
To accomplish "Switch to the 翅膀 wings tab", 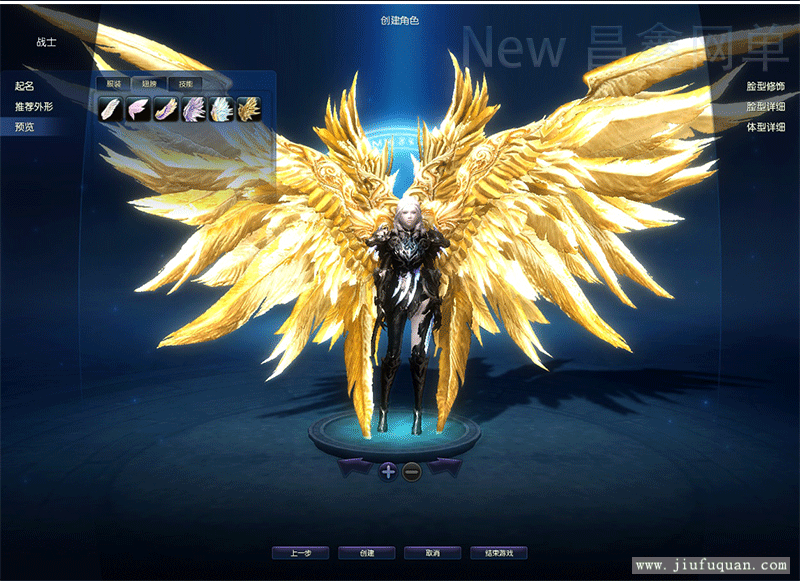I will [149, 84].
